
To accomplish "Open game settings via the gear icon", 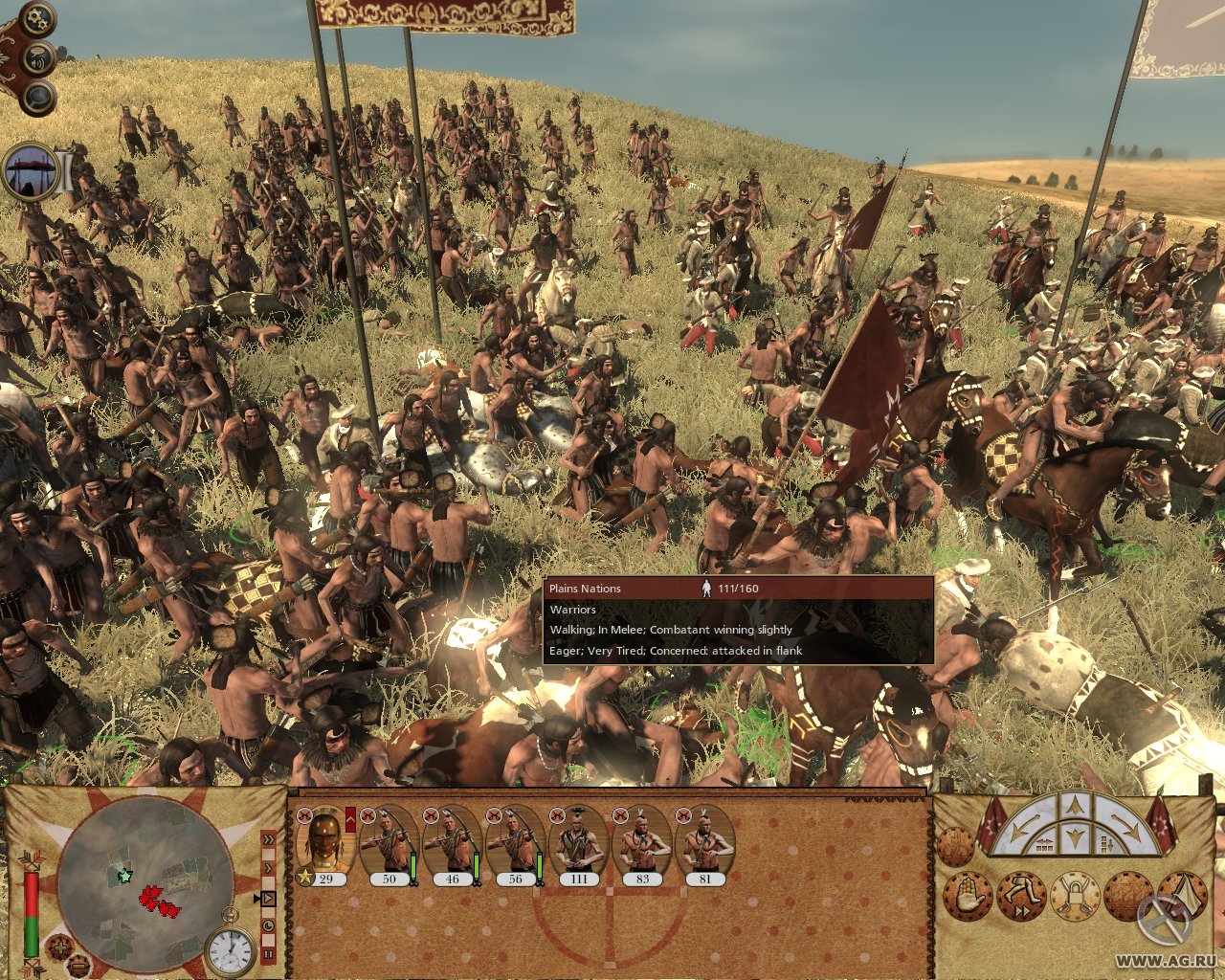I will pyautogui.click(x=38, y=20).
